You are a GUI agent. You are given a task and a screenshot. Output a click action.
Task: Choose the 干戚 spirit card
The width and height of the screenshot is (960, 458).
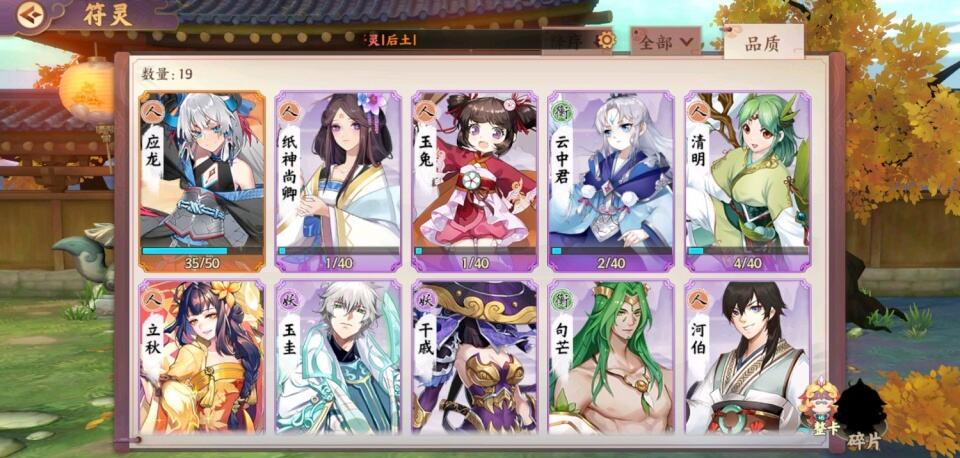[x=474, y=357]
